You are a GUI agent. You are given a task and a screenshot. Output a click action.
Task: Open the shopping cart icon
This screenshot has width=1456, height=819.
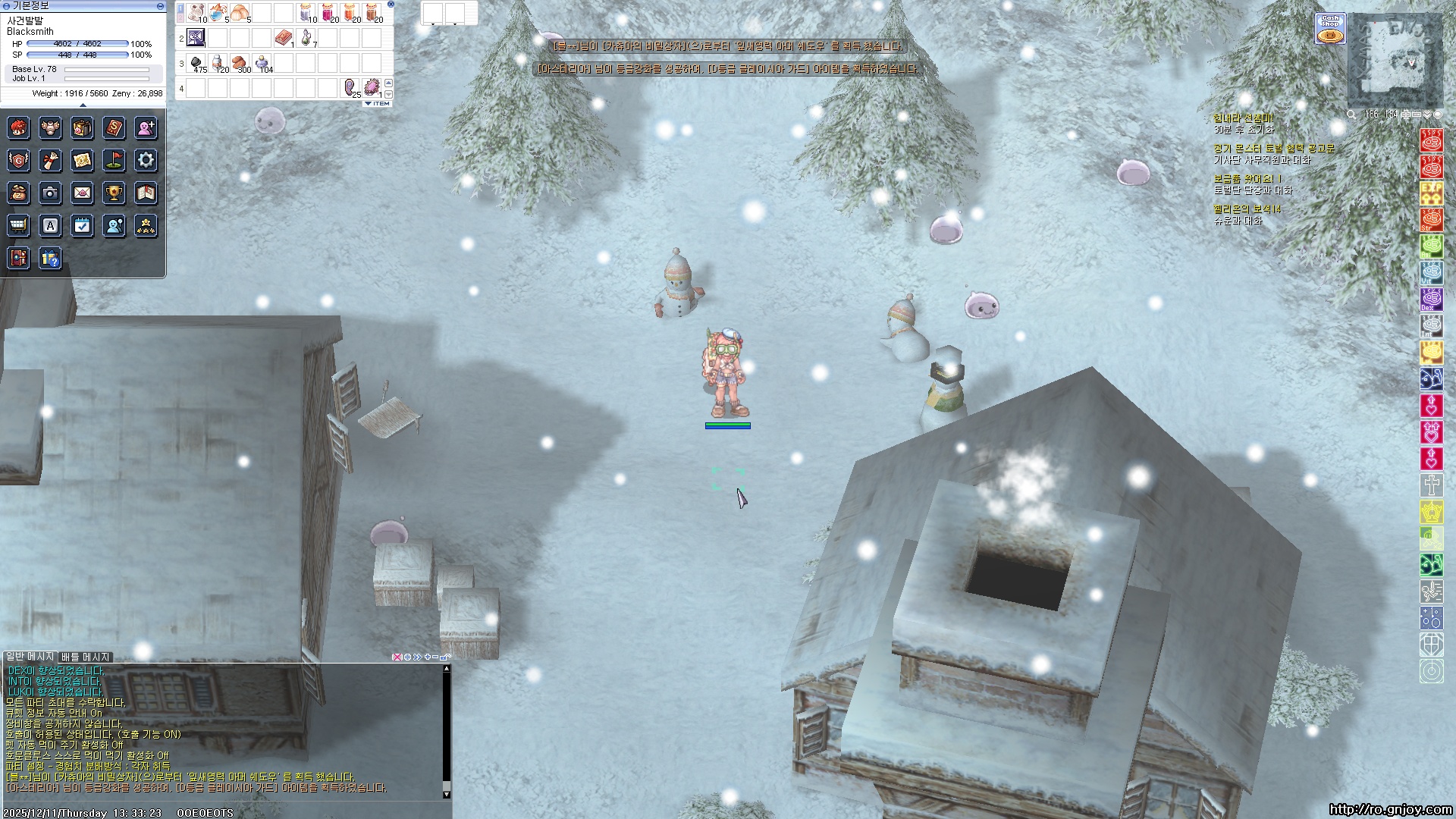(x=18, y=225)
